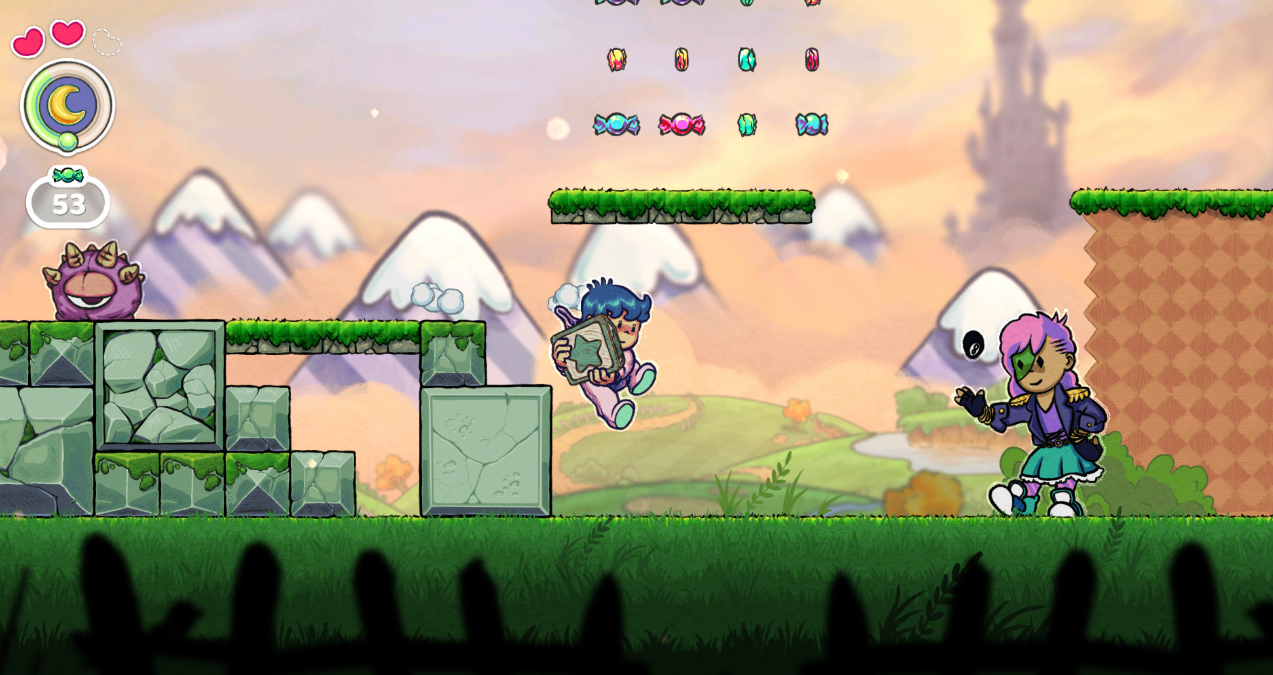Viewport: 1273px width, 675px height.
Task: Click the crescent moon ability icon
Action: (67, 105)
